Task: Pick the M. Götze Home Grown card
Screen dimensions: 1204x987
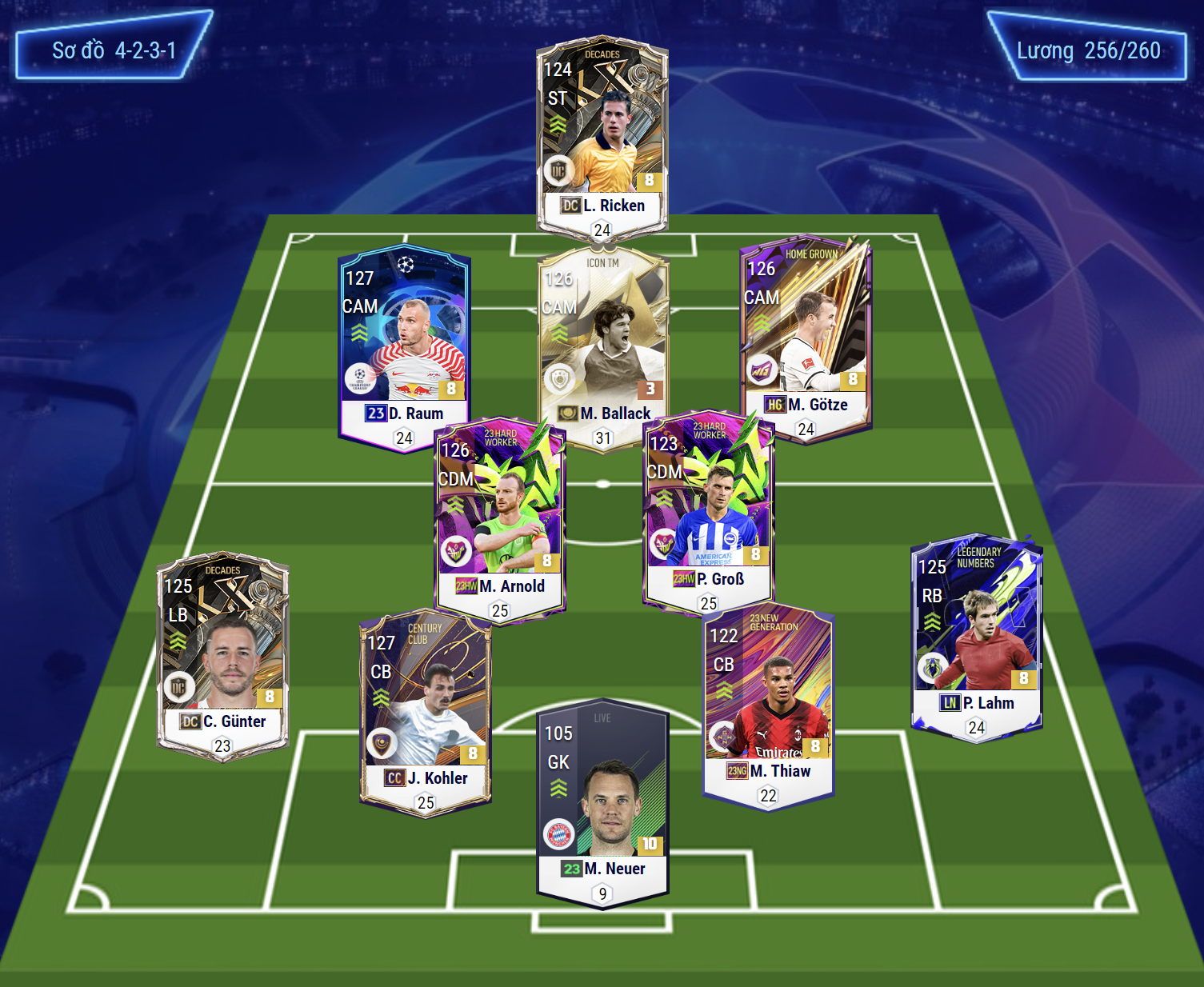Action: coord(806,336)
